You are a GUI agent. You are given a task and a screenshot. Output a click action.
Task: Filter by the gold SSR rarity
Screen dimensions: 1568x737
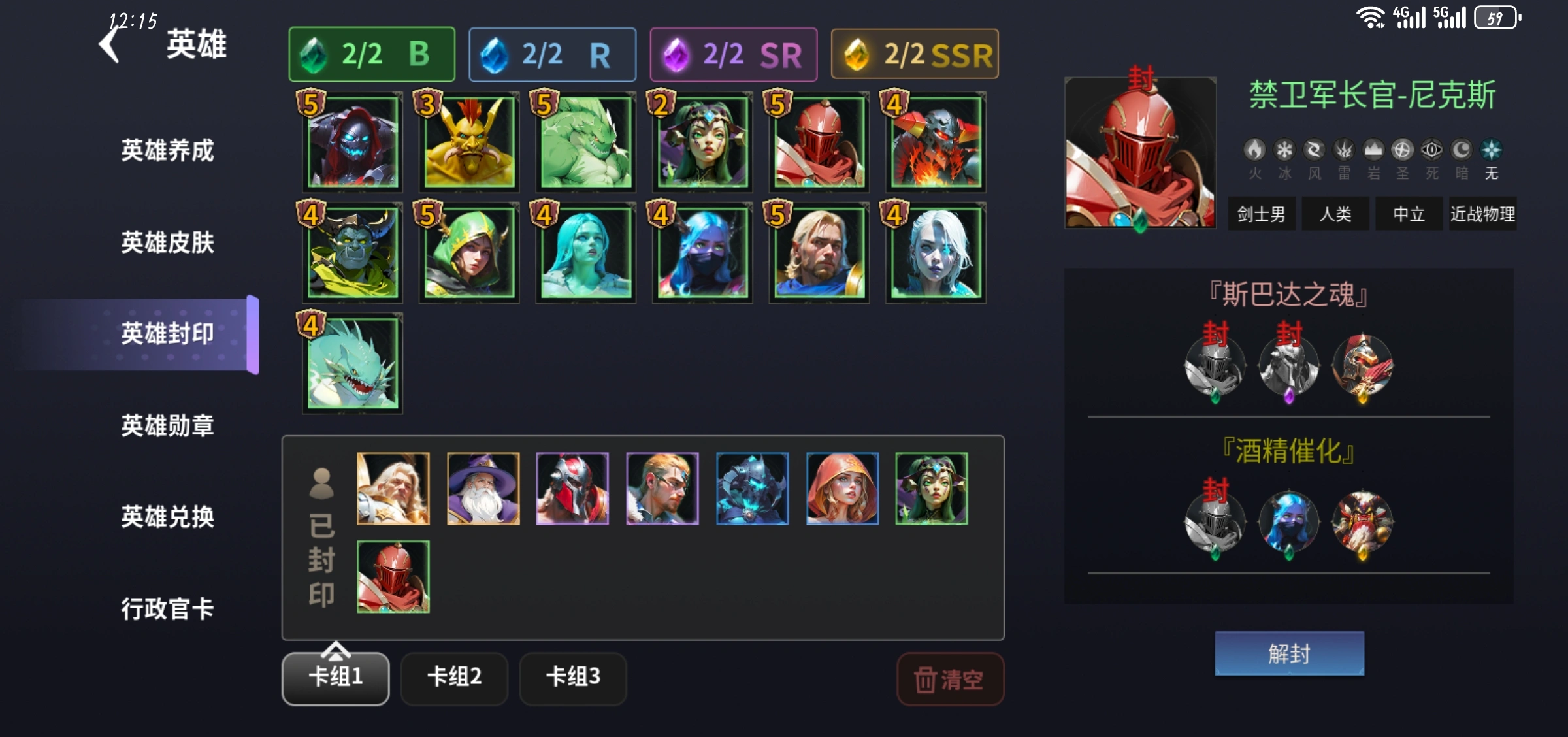click(x=915, y=54)
